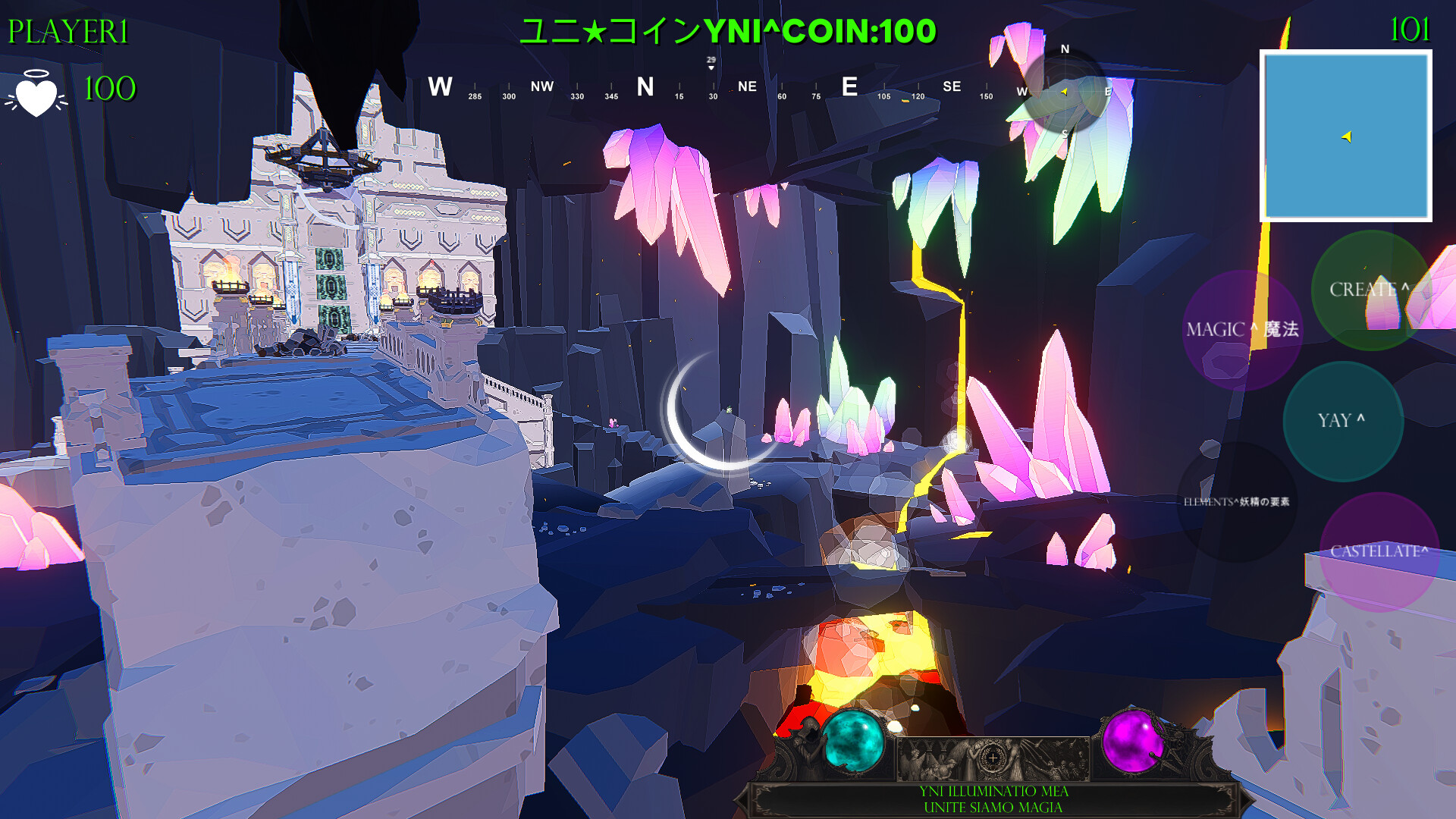Enable the YAY^ emote circle

point(1342,421)
